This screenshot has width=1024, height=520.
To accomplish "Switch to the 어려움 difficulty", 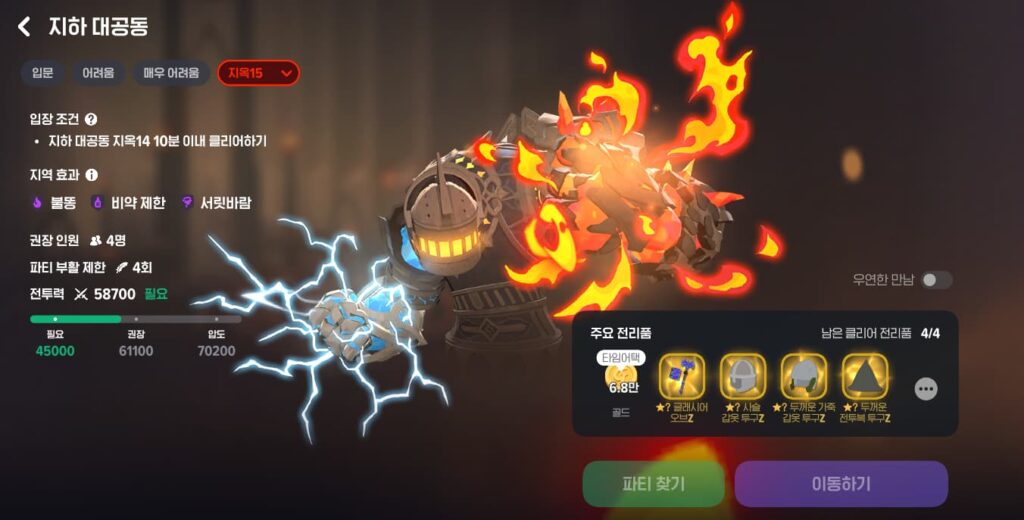I will [98, 73].
